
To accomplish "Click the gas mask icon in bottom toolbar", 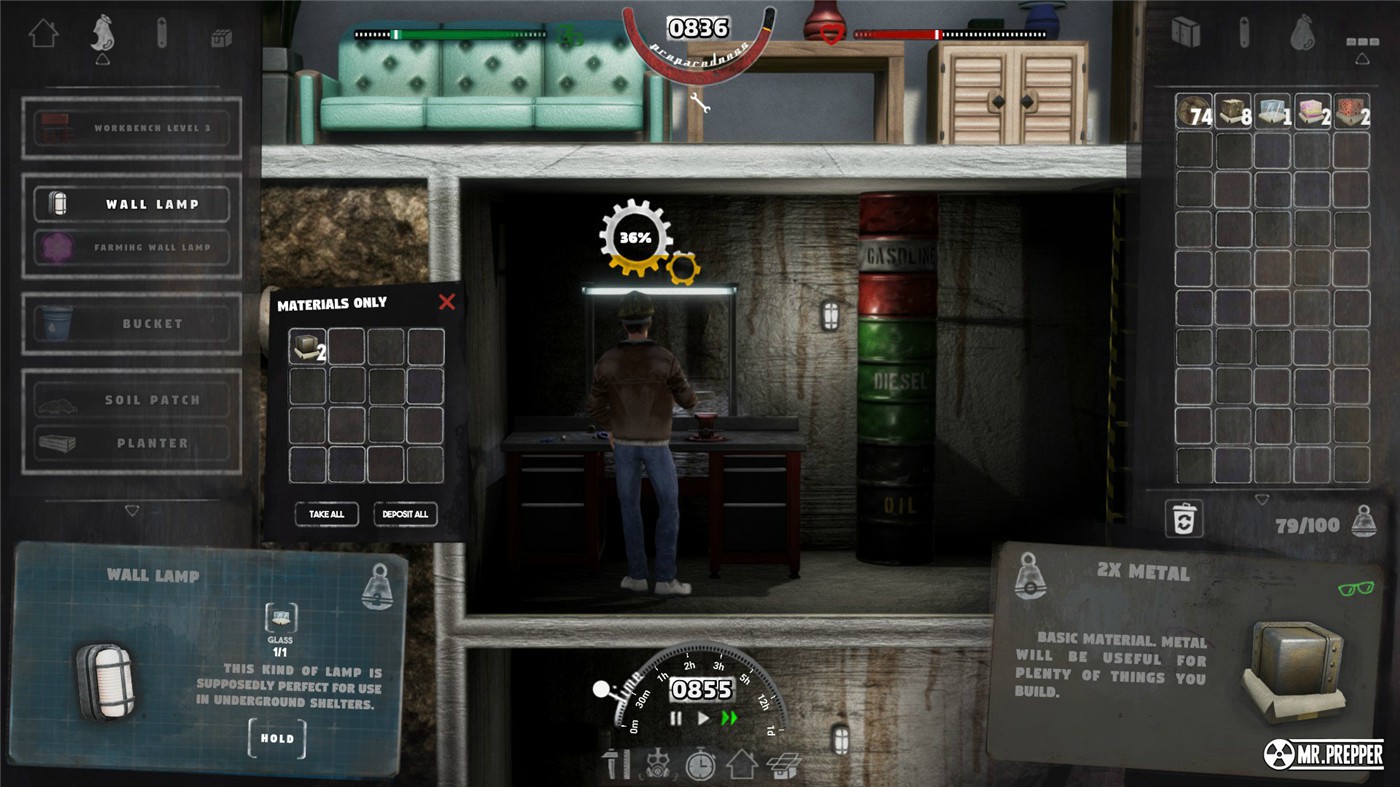I will [x=657, y=764].
